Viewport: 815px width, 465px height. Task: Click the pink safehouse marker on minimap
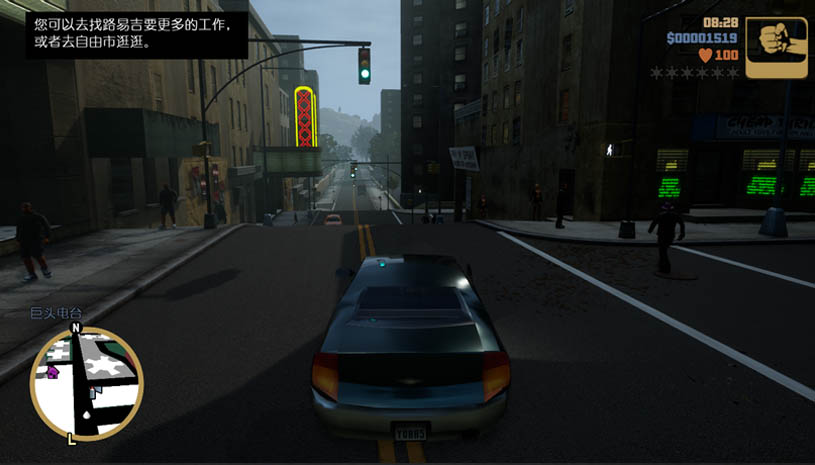52,372
